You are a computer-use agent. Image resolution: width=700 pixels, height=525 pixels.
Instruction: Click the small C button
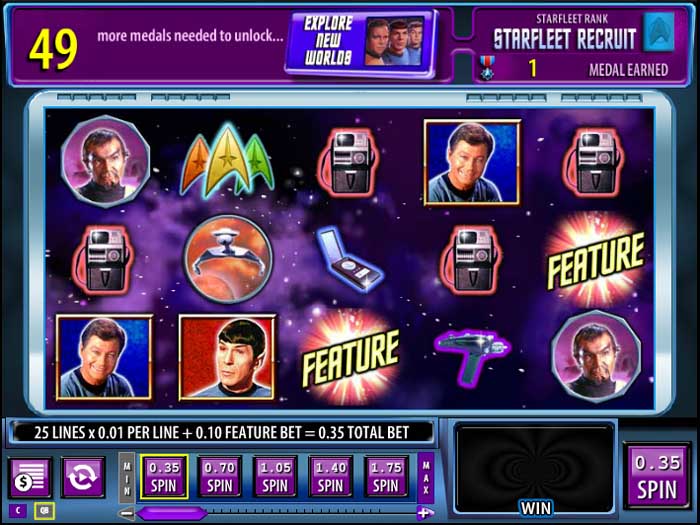pyautogui.click(x=17, y=510)
